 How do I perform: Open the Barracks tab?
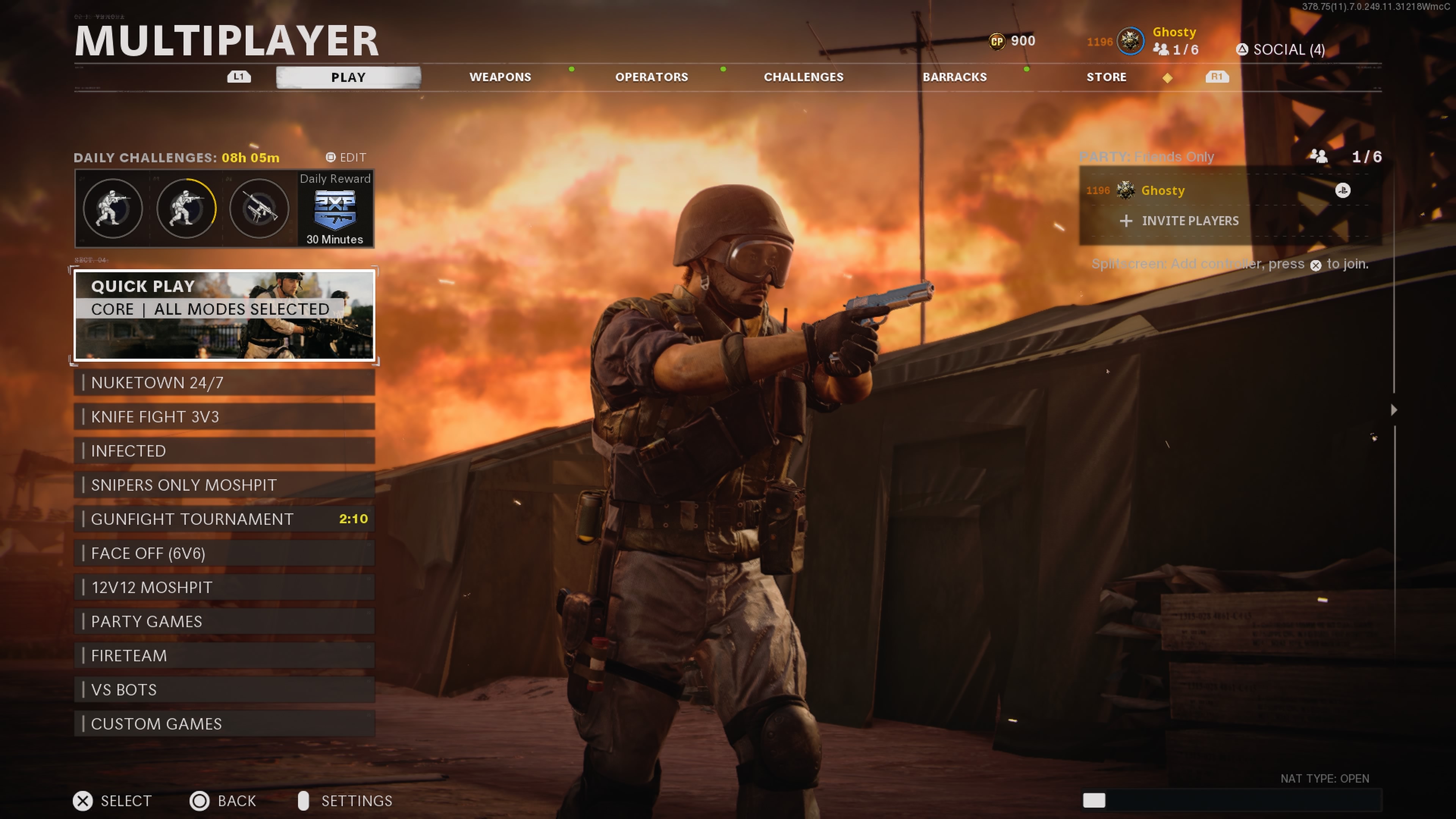(x=955, y=77)
